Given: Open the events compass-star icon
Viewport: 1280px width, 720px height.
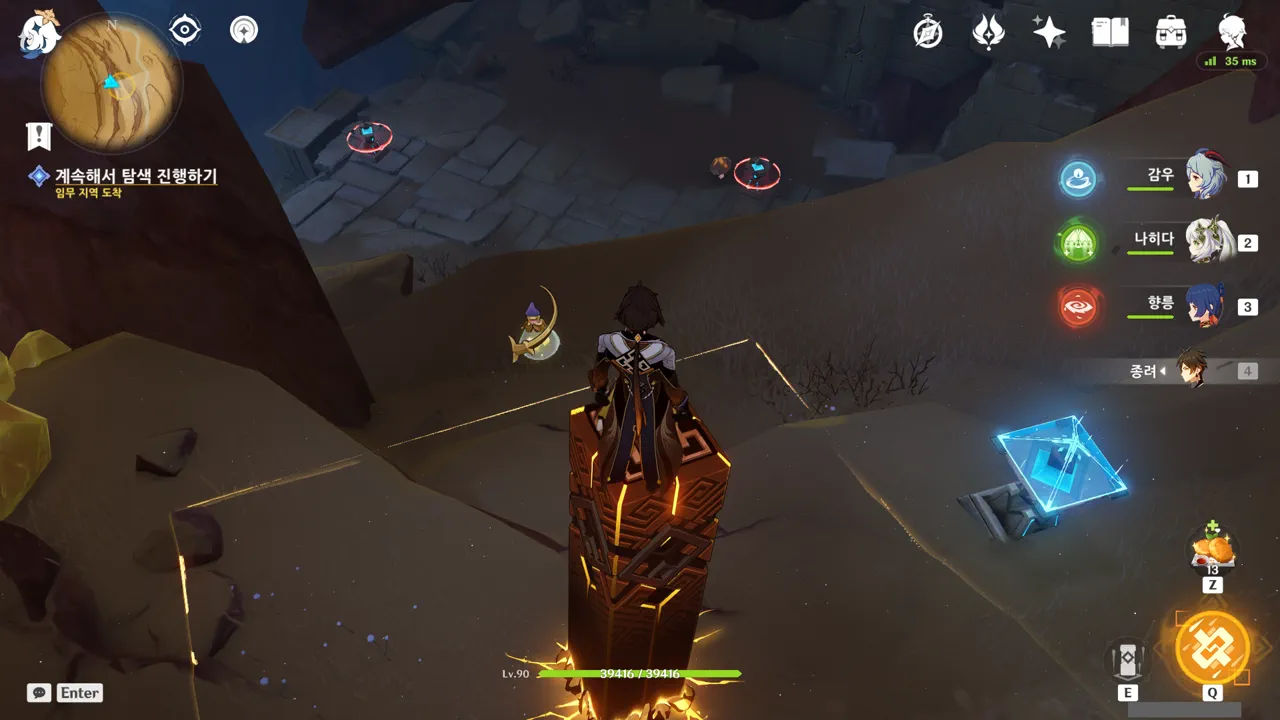Looking at the screenshot, I should click(x=928, y=32).
